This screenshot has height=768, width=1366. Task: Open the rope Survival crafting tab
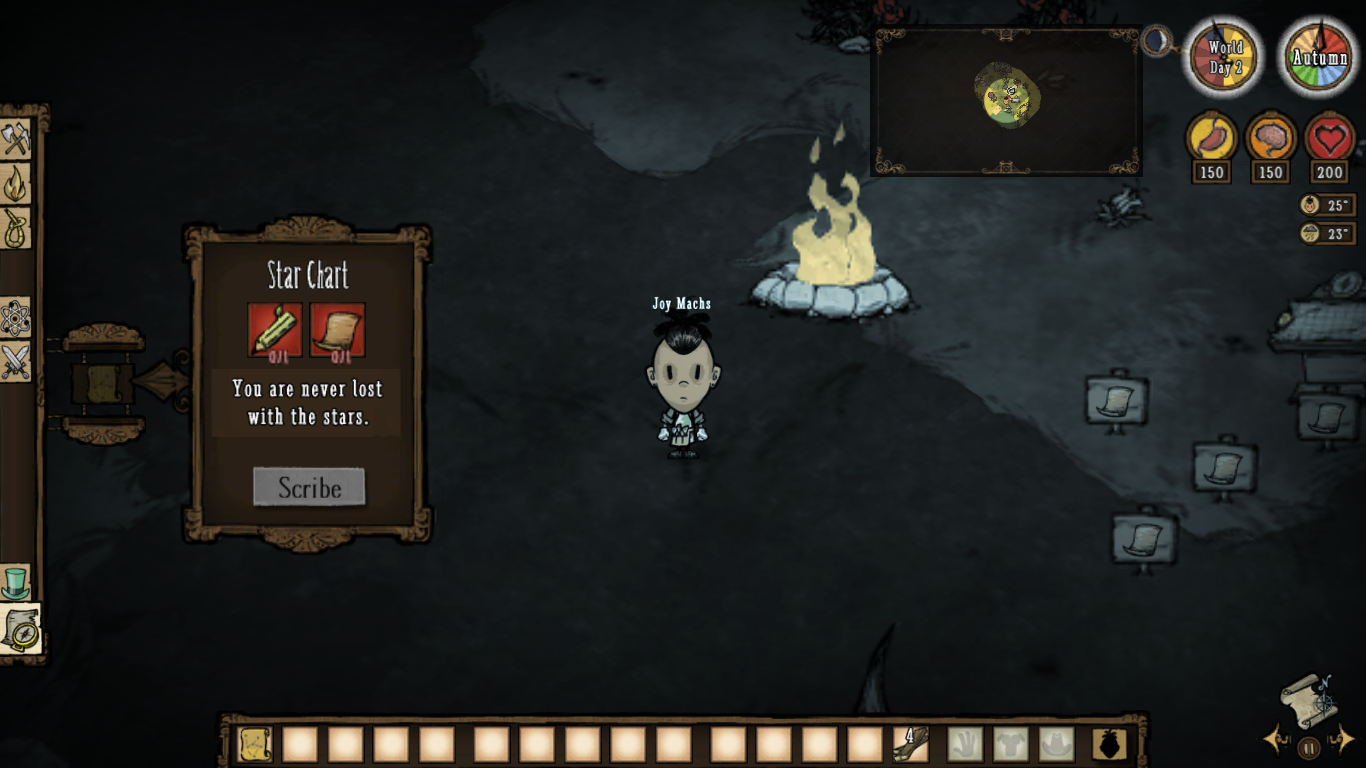coord(16,228)
